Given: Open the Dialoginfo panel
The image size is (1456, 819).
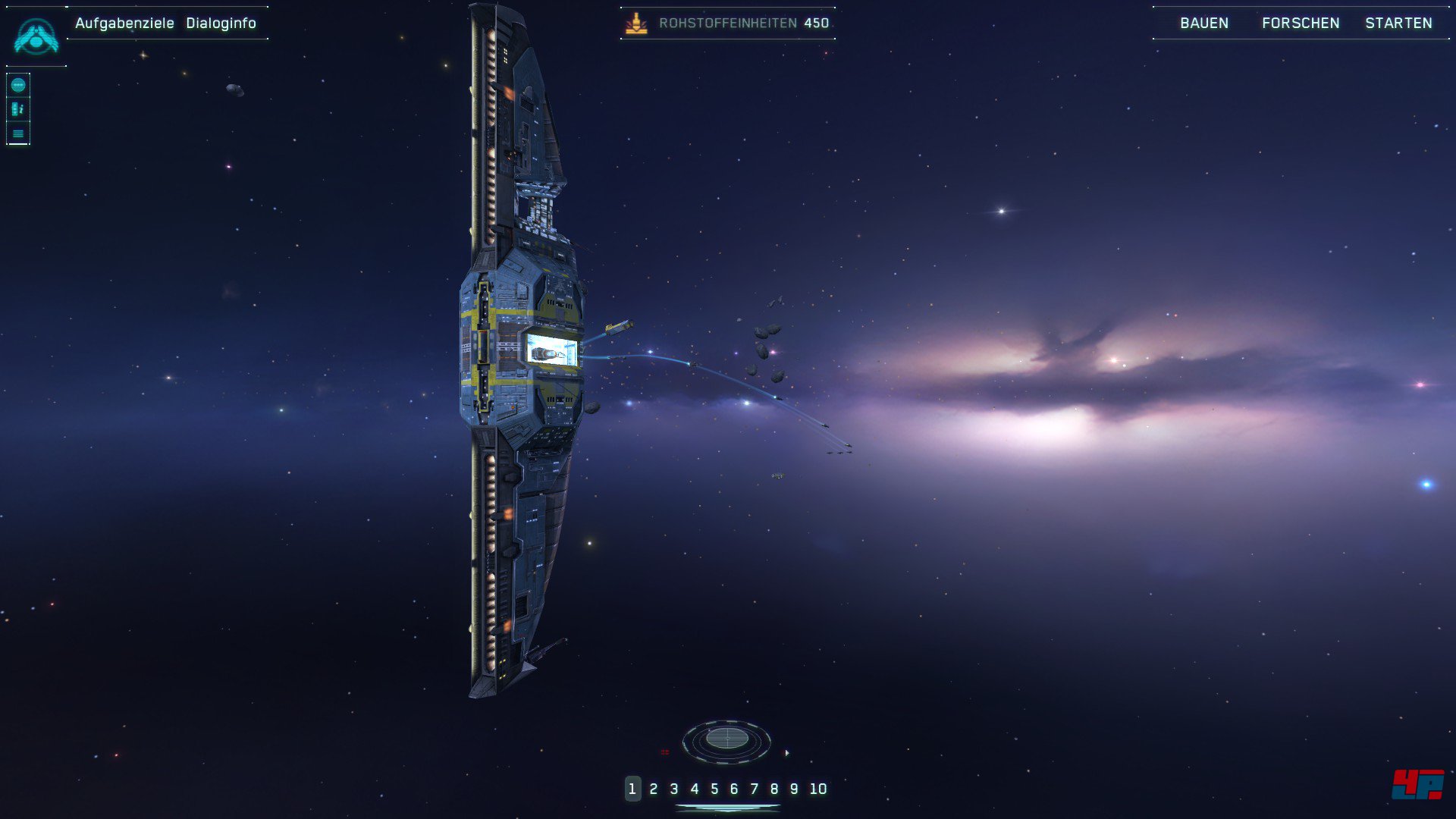Looking at the screenshot, I should point(221,24).
